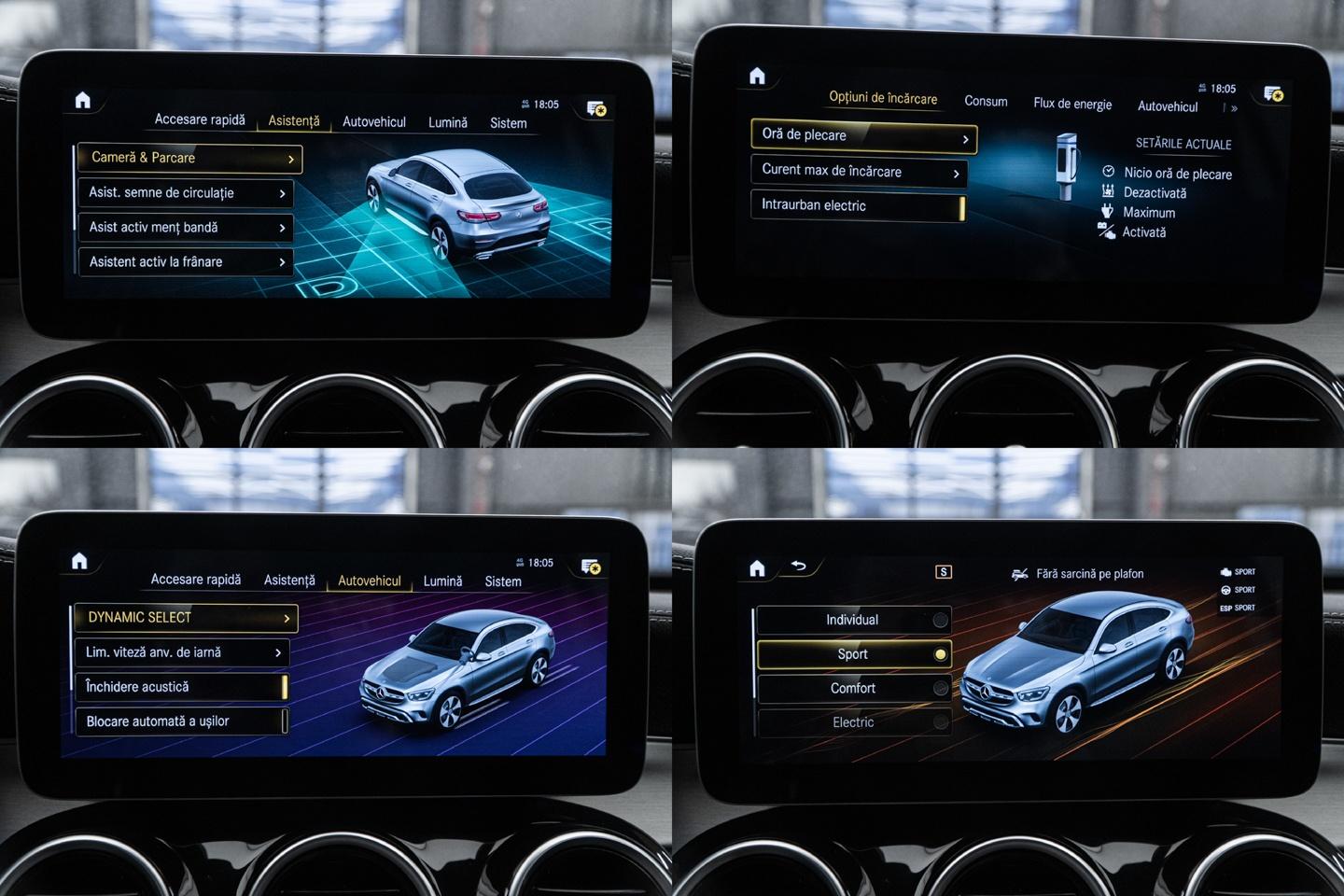Select Curent max de încărcare
Viewport: 1344px width, 896px height.
click(x=858, y=172)
